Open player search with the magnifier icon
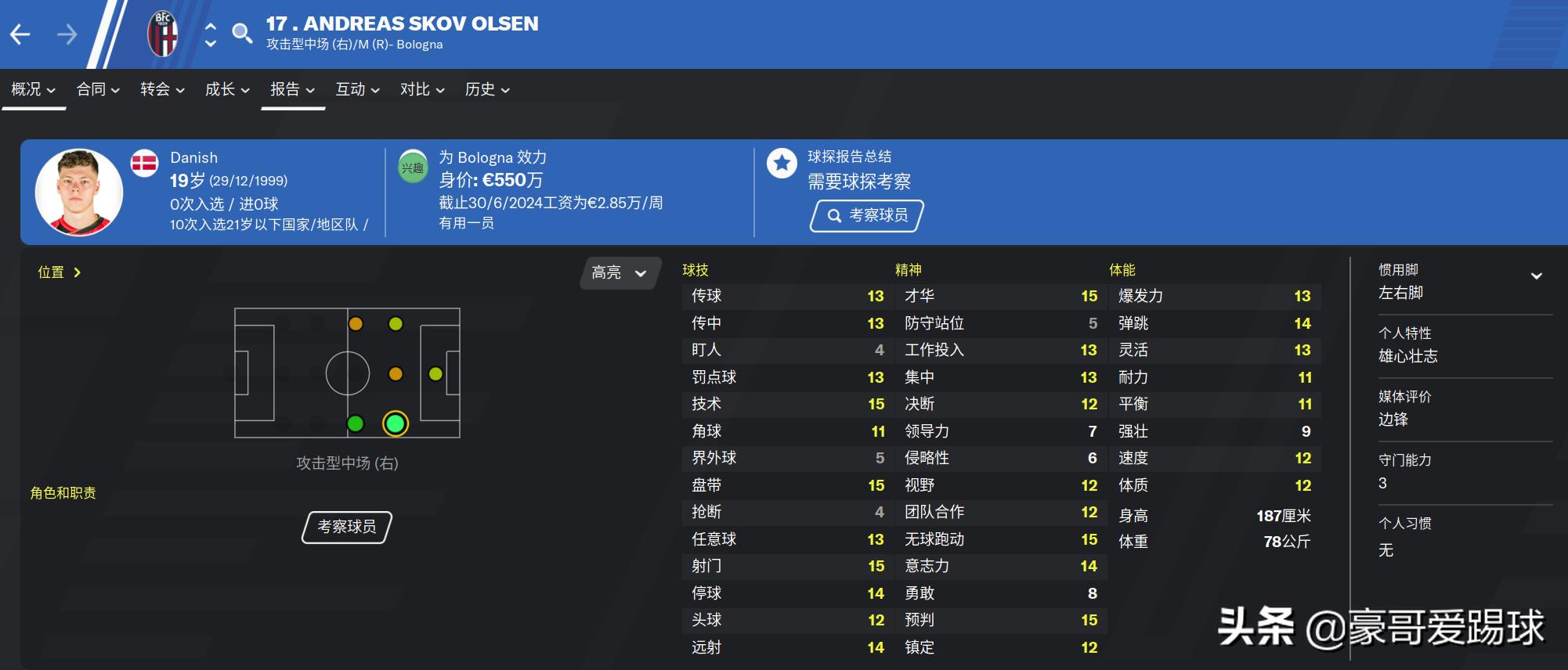 (x=243, y=34)
